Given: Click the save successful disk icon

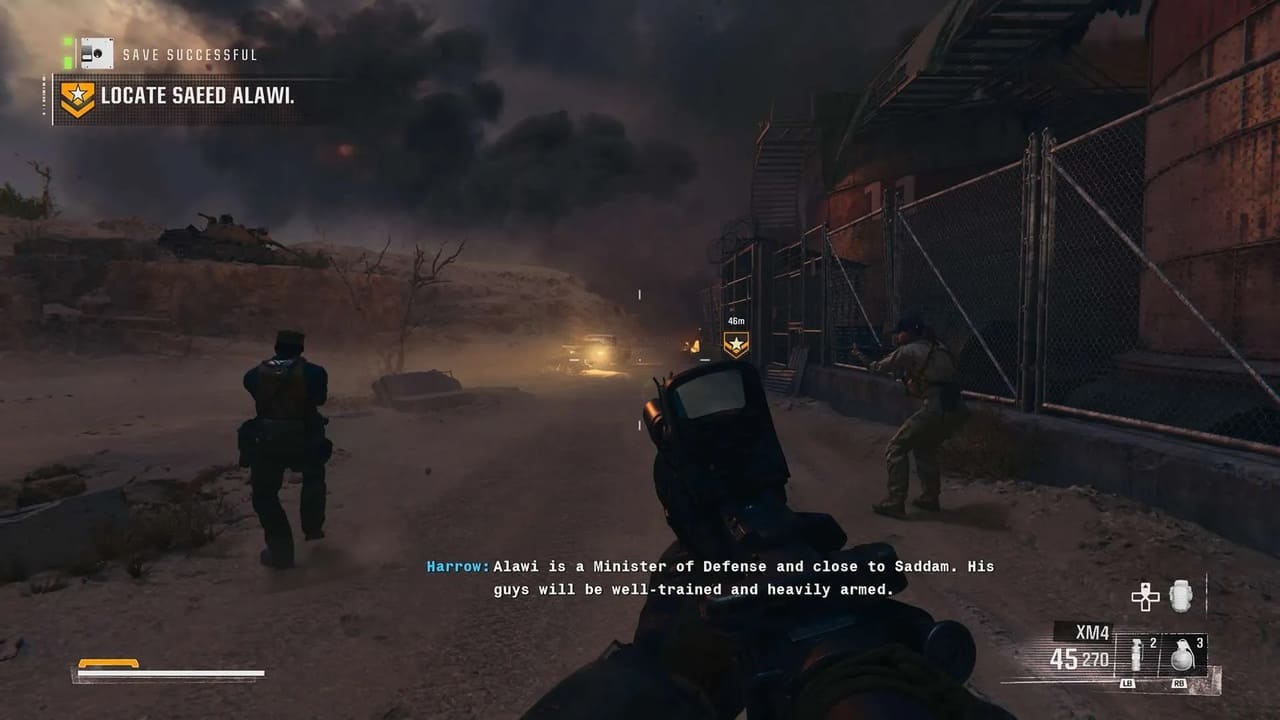Looking at the screenshot, I should pyautogui.click(x=97, y=53).
